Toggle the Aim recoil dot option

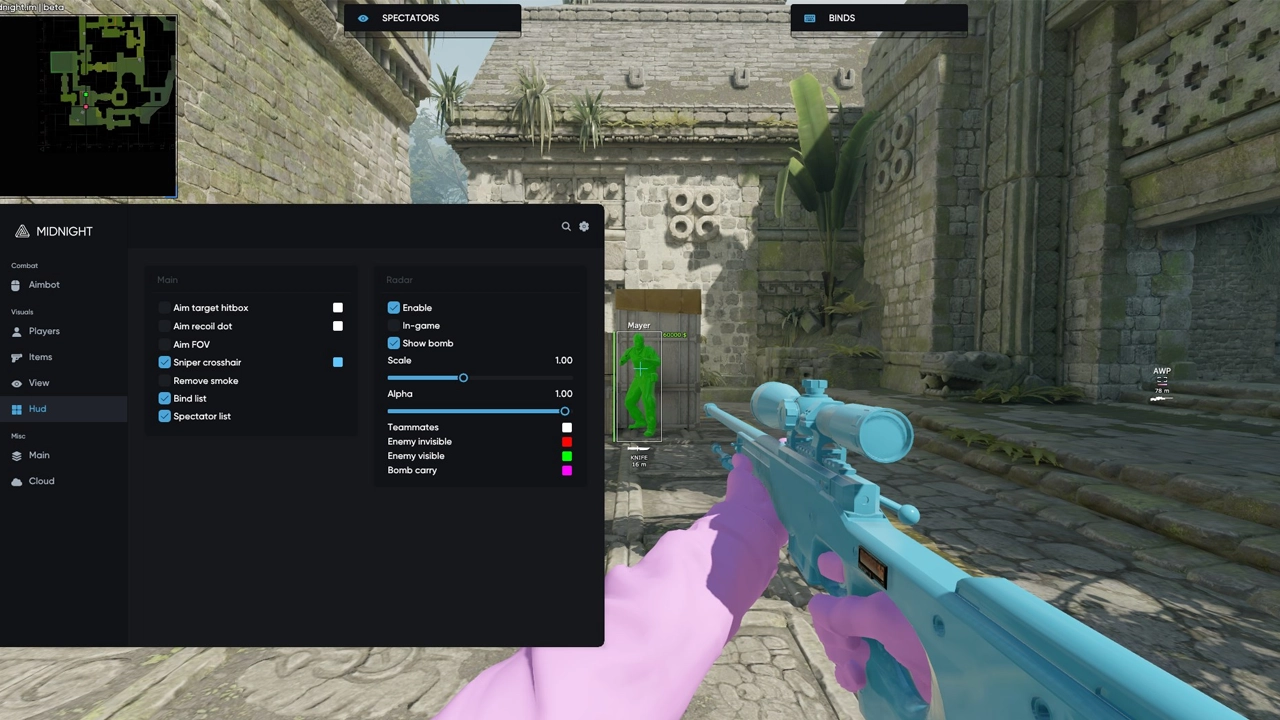point(165,326)
